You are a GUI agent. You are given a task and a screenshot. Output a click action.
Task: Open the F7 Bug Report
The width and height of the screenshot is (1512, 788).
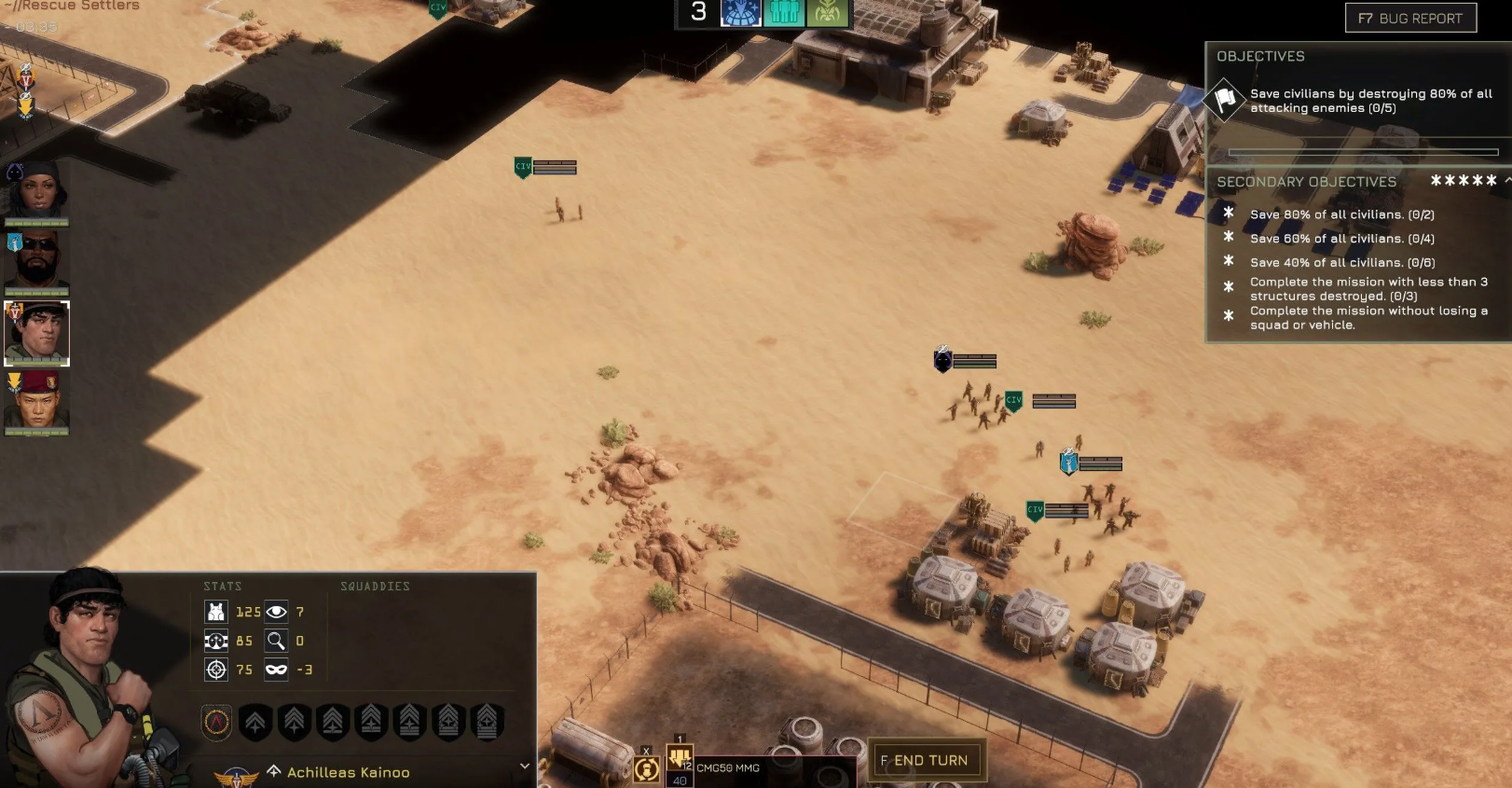click(1410, 18)
